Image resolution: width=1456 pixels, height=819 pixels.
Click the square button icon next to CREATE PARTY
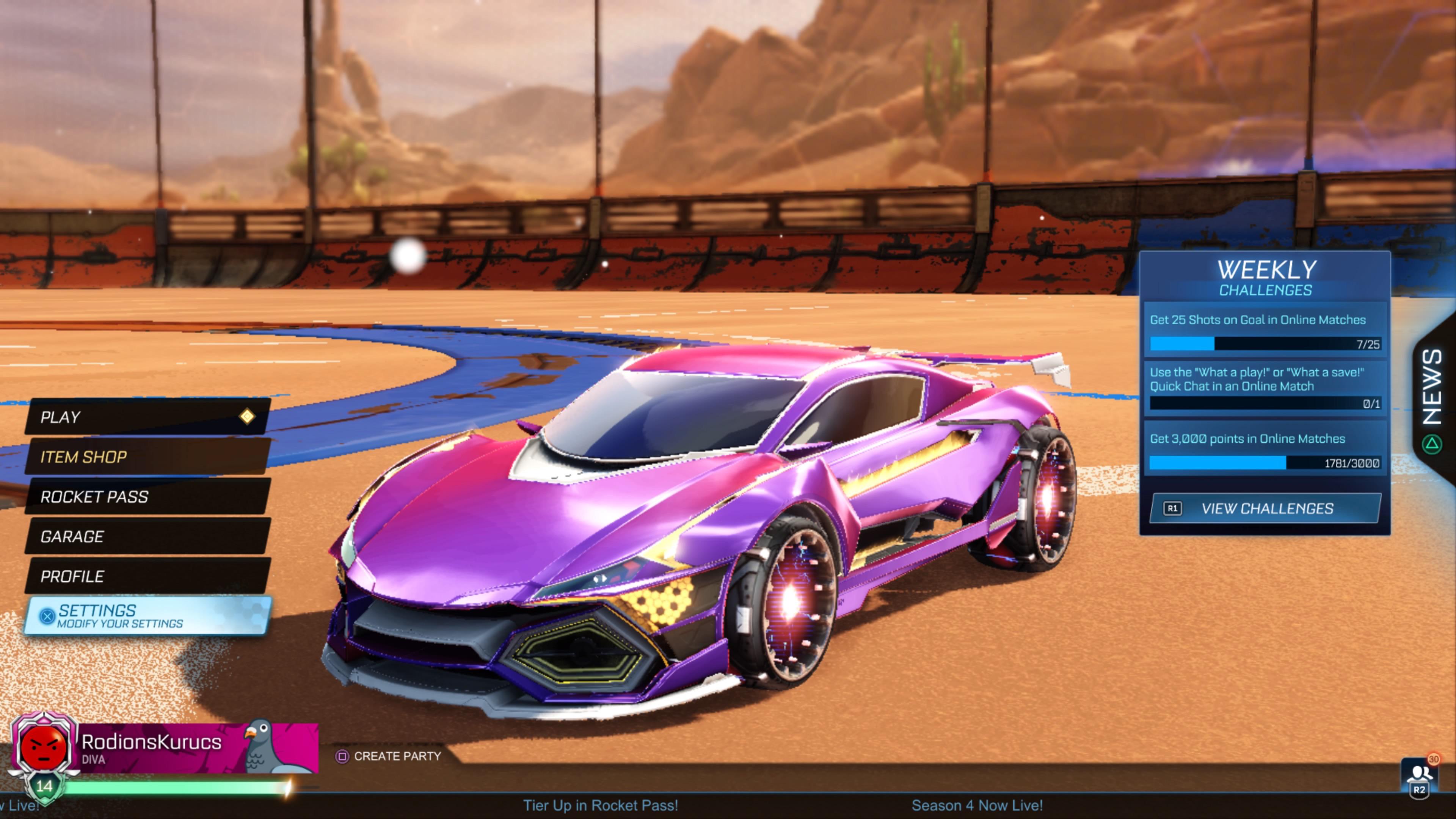tap(342, 757)
